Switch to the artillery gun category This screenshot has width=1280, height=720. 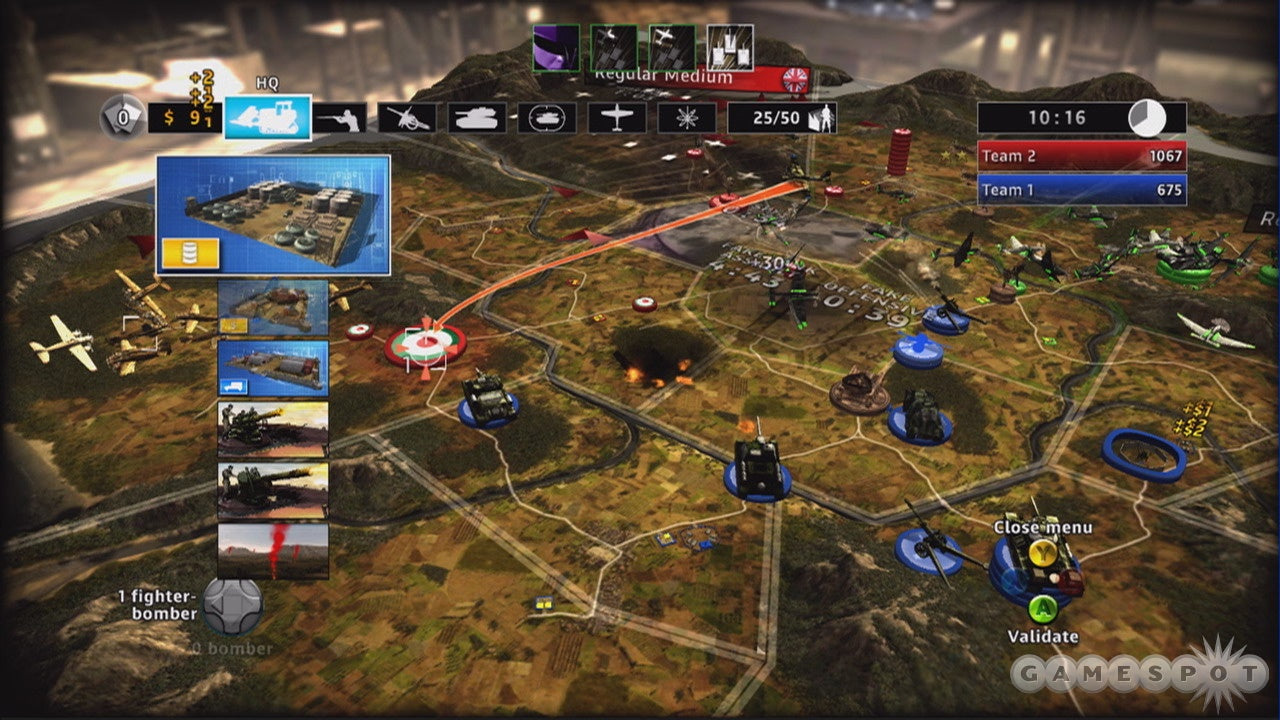407,118
